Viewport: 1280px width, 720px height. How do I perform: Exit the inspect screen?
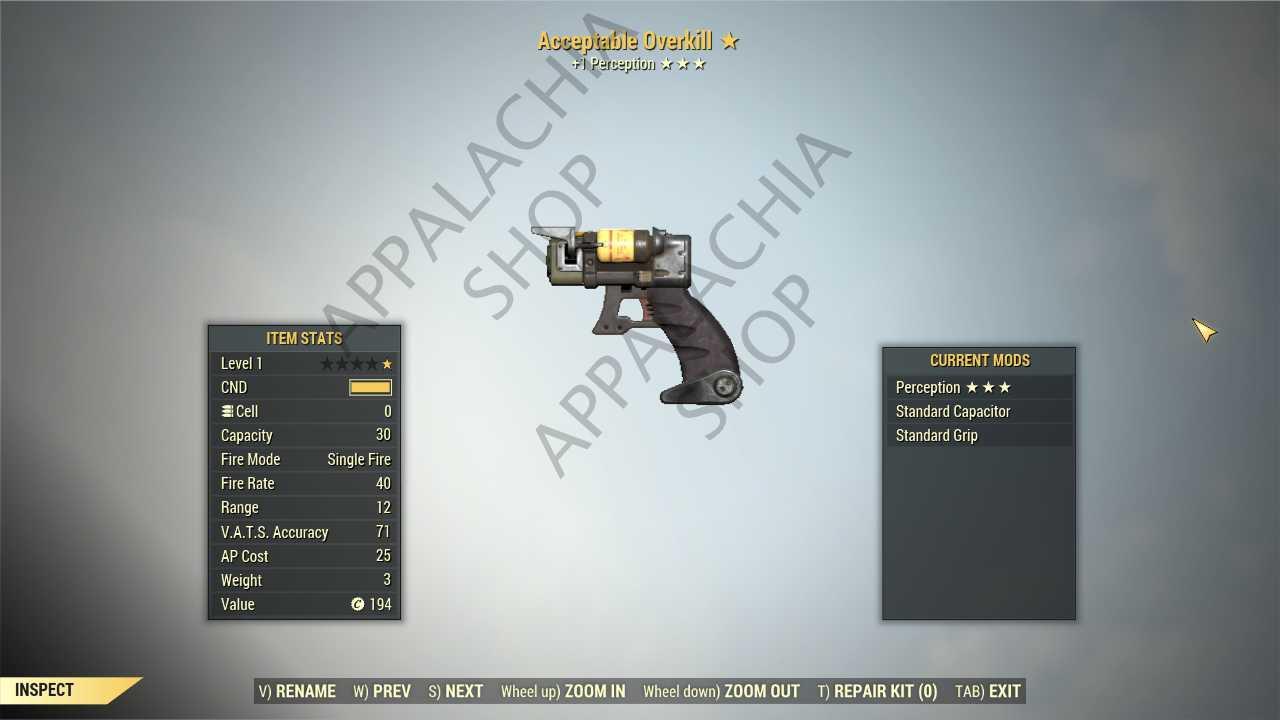(988, 691)
